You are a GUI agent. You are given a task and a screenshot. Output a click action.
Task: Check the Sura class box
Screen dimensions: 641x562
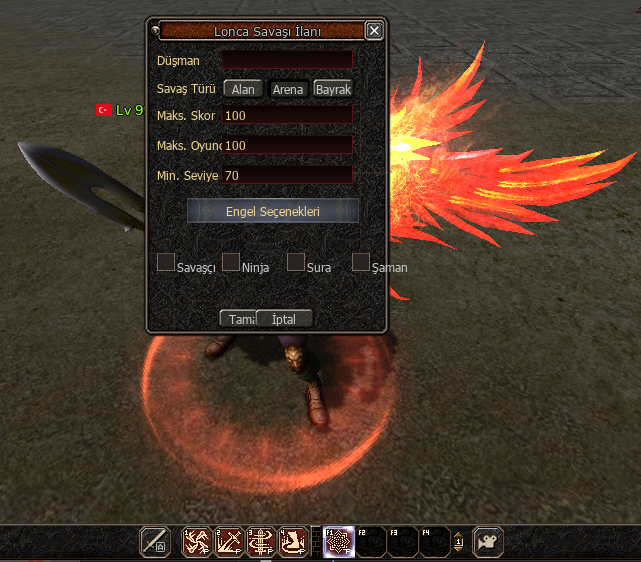pos(296,262)
